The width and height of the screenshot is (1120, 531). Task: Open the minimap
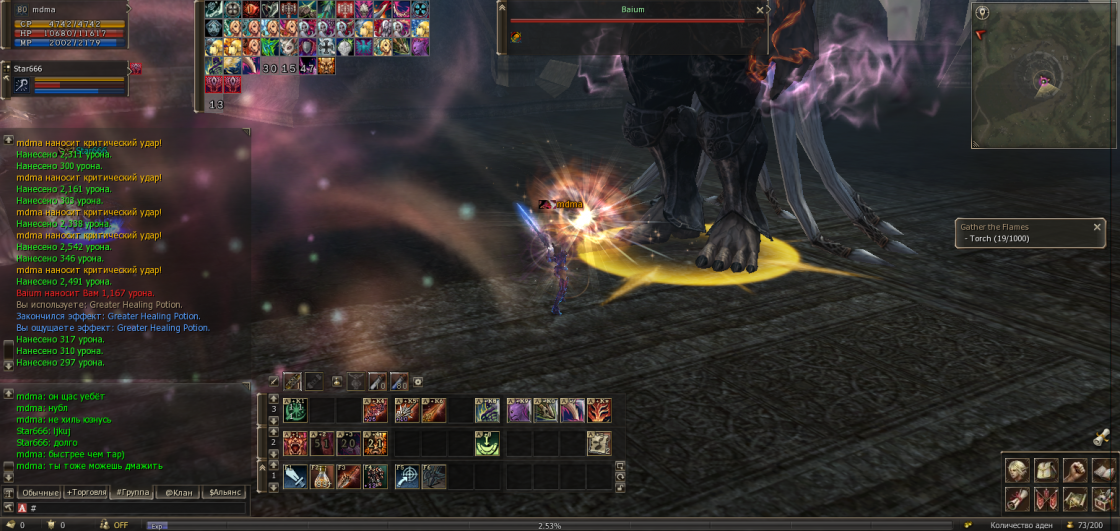point(1042,73)
